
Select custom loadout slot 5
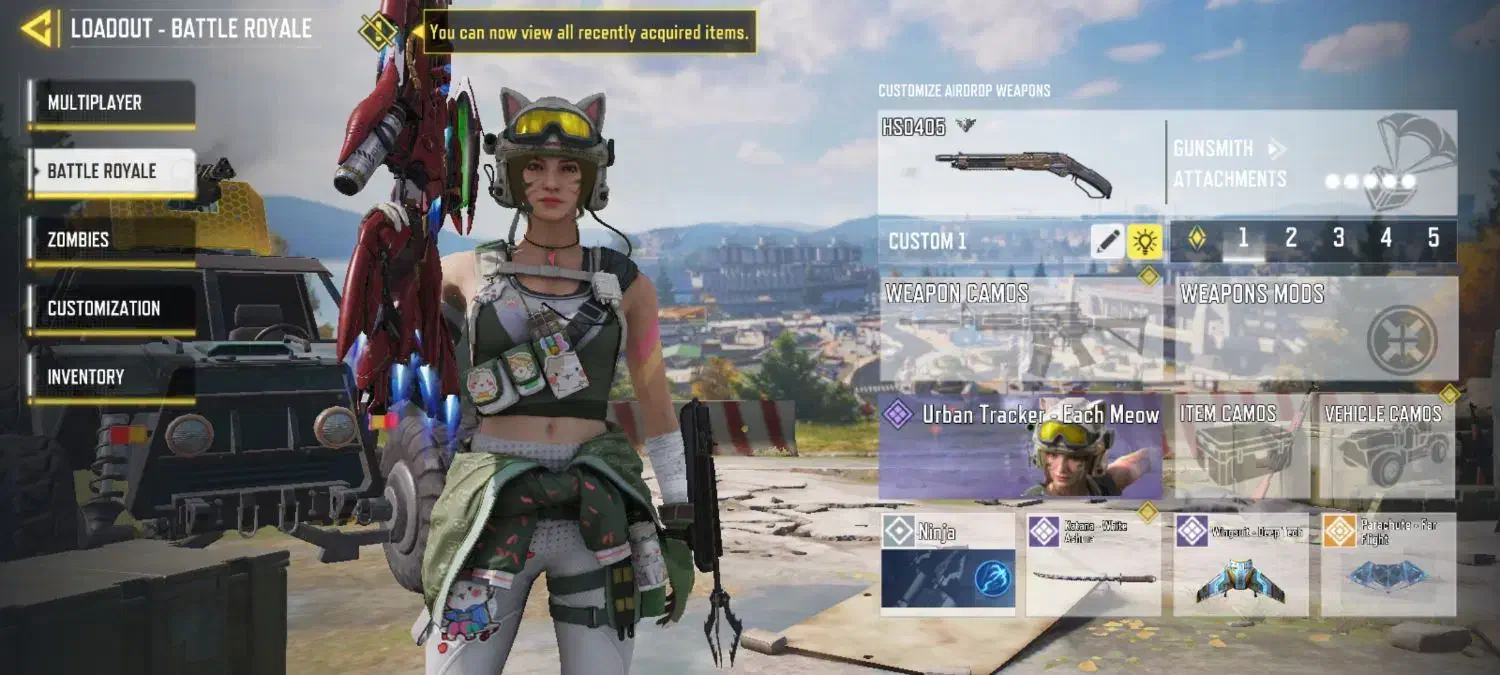(x=1433, y=238)
